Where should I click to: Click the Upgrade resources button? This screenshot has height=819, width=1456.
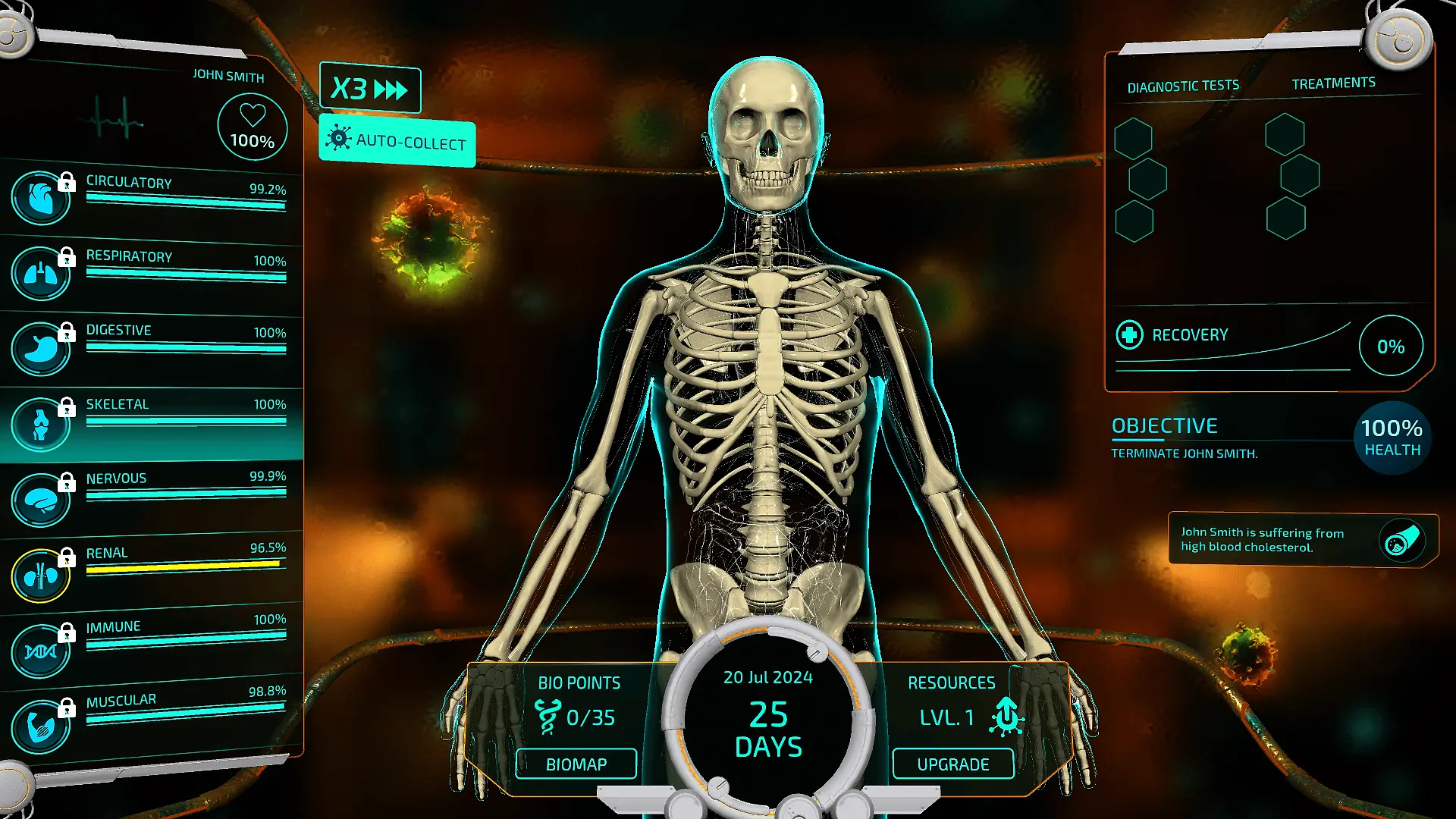pyautogui.click(x=952, y=764)
